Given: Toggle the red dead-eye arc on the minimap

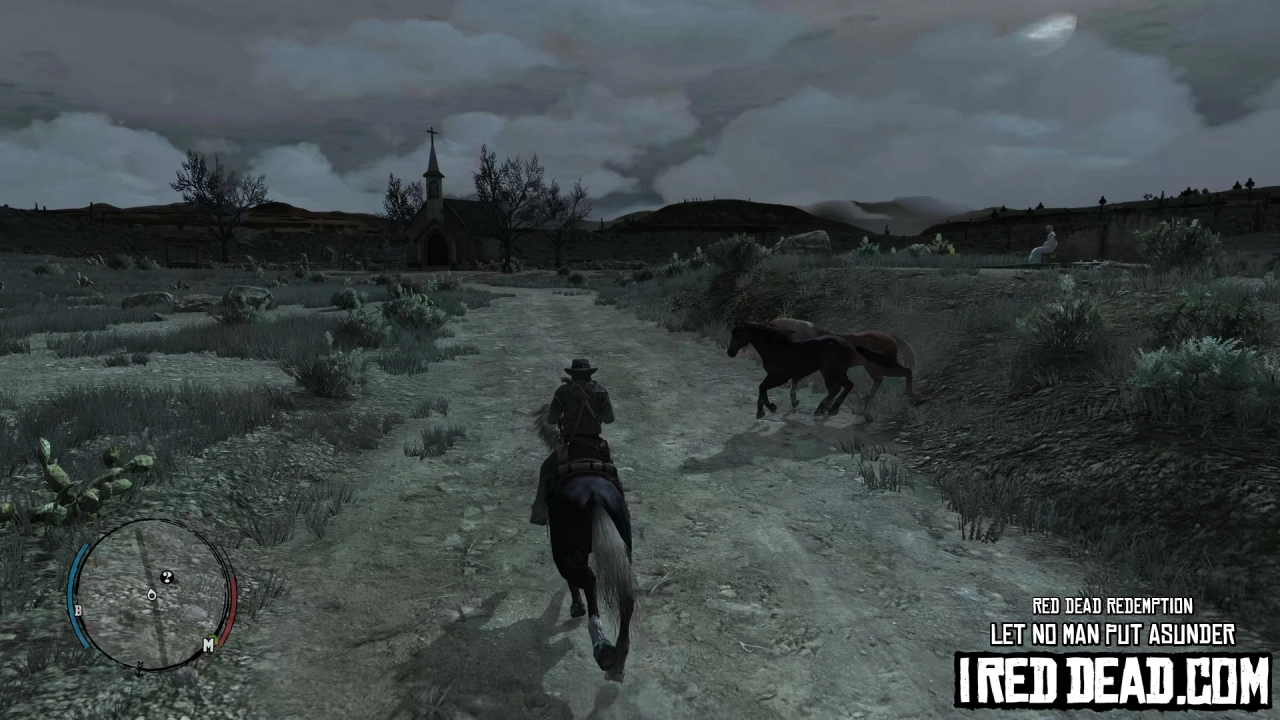Looking at the screenshot, I should tap(232, 600).
